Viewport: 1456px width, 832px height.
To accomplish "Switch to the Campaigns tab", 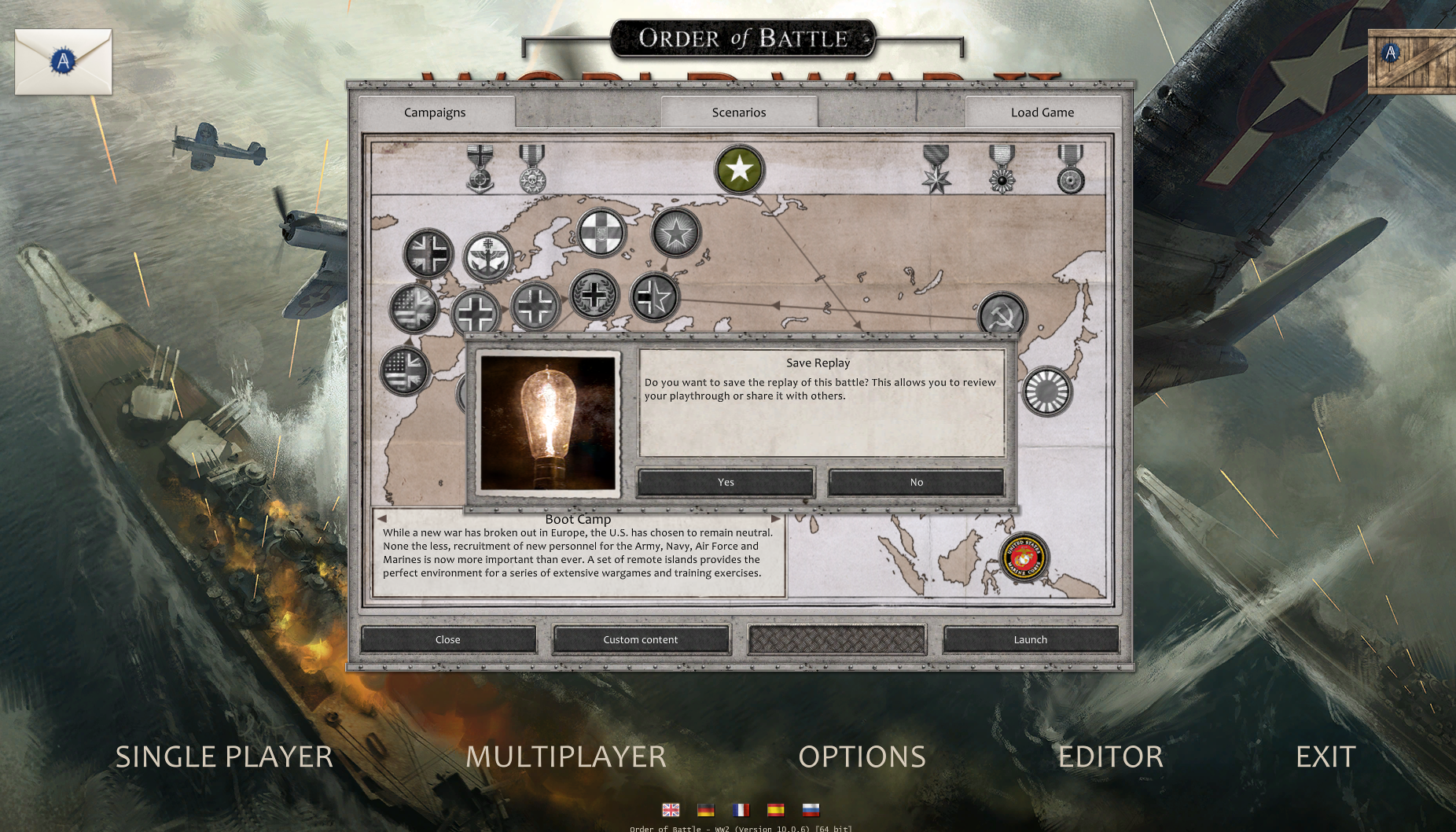I will pyautogui.click(x=435, y=112).
